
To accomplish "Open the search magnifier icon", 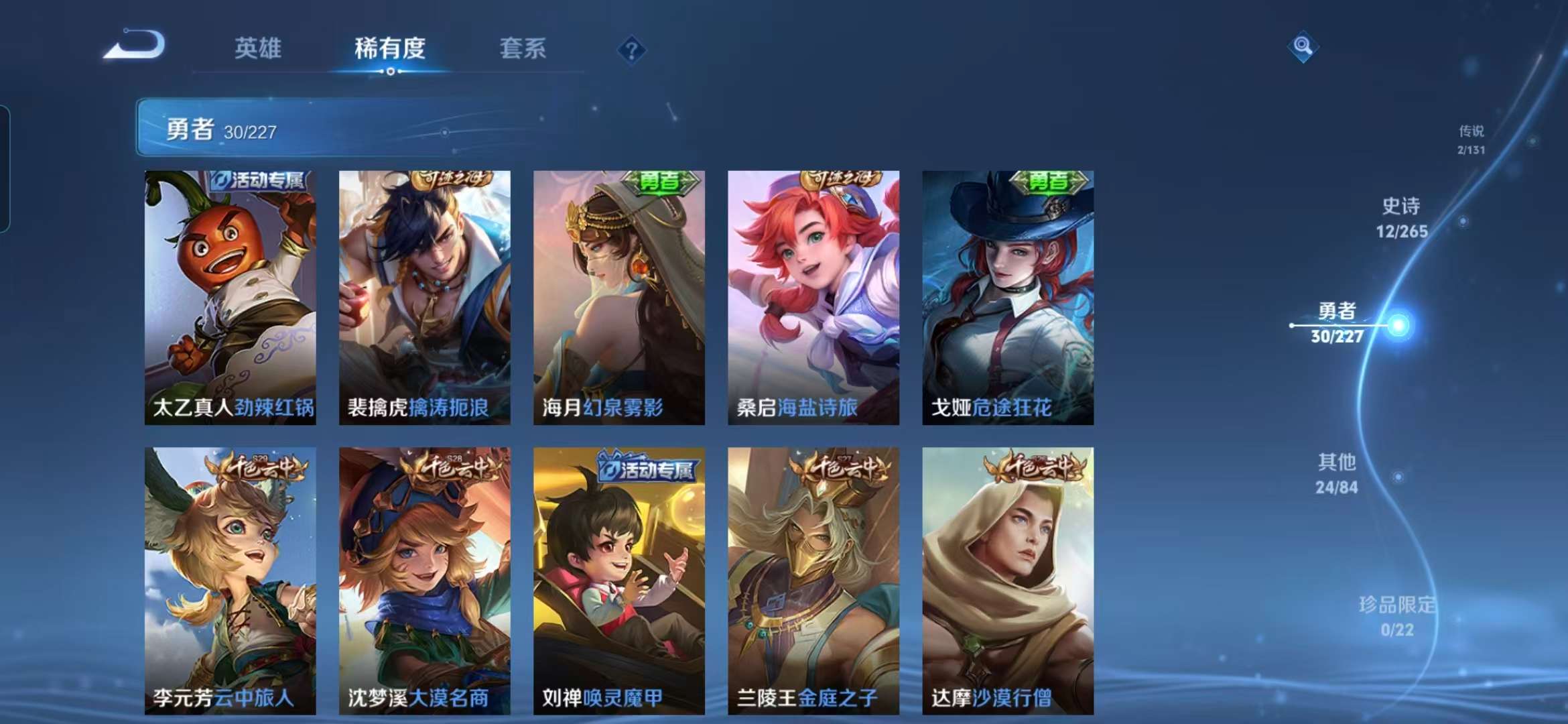I will (x=1302, y=46).
